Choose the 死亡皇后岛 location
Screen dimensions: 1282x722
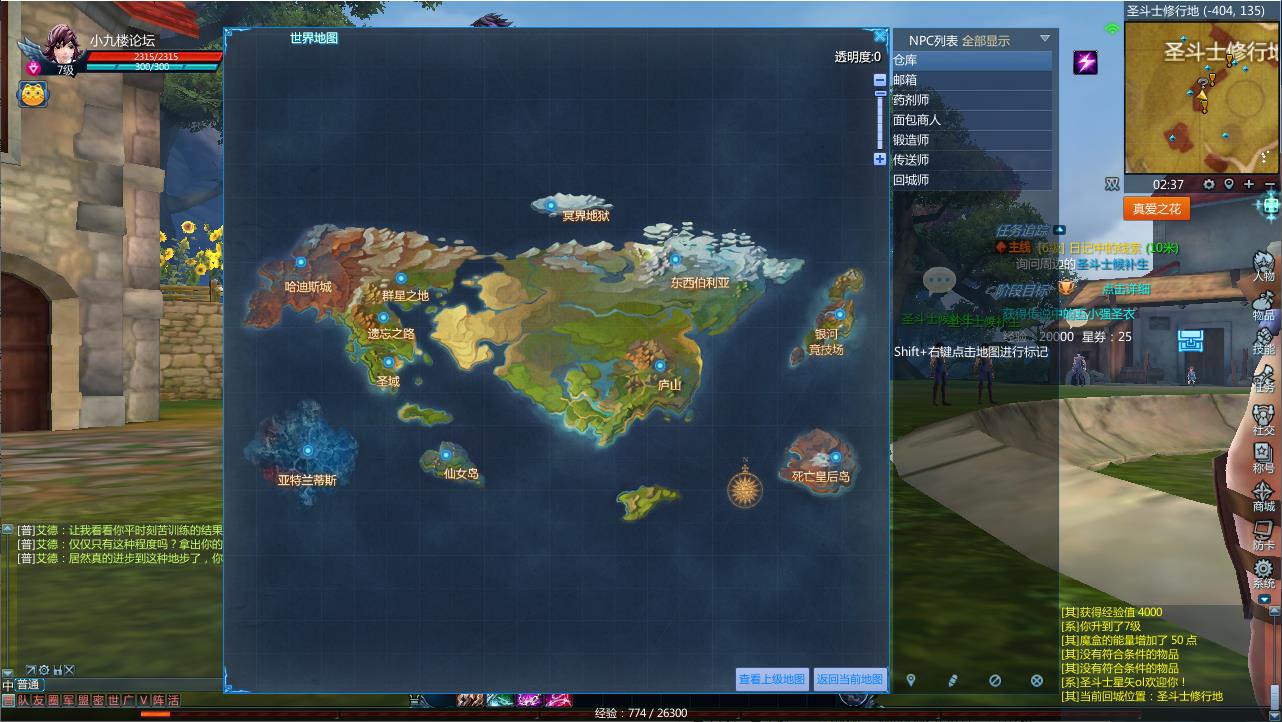pyautogui.click(x=836, y=457)
